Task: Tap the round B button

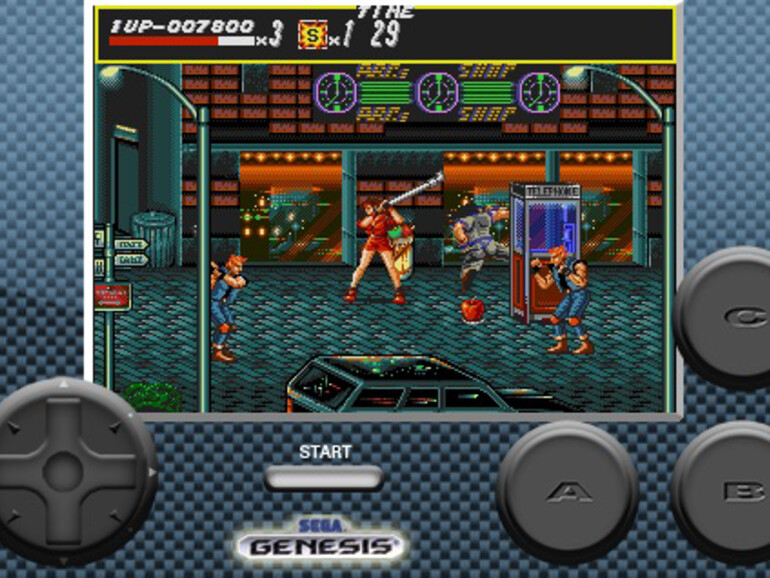Action: click(728, 491)
